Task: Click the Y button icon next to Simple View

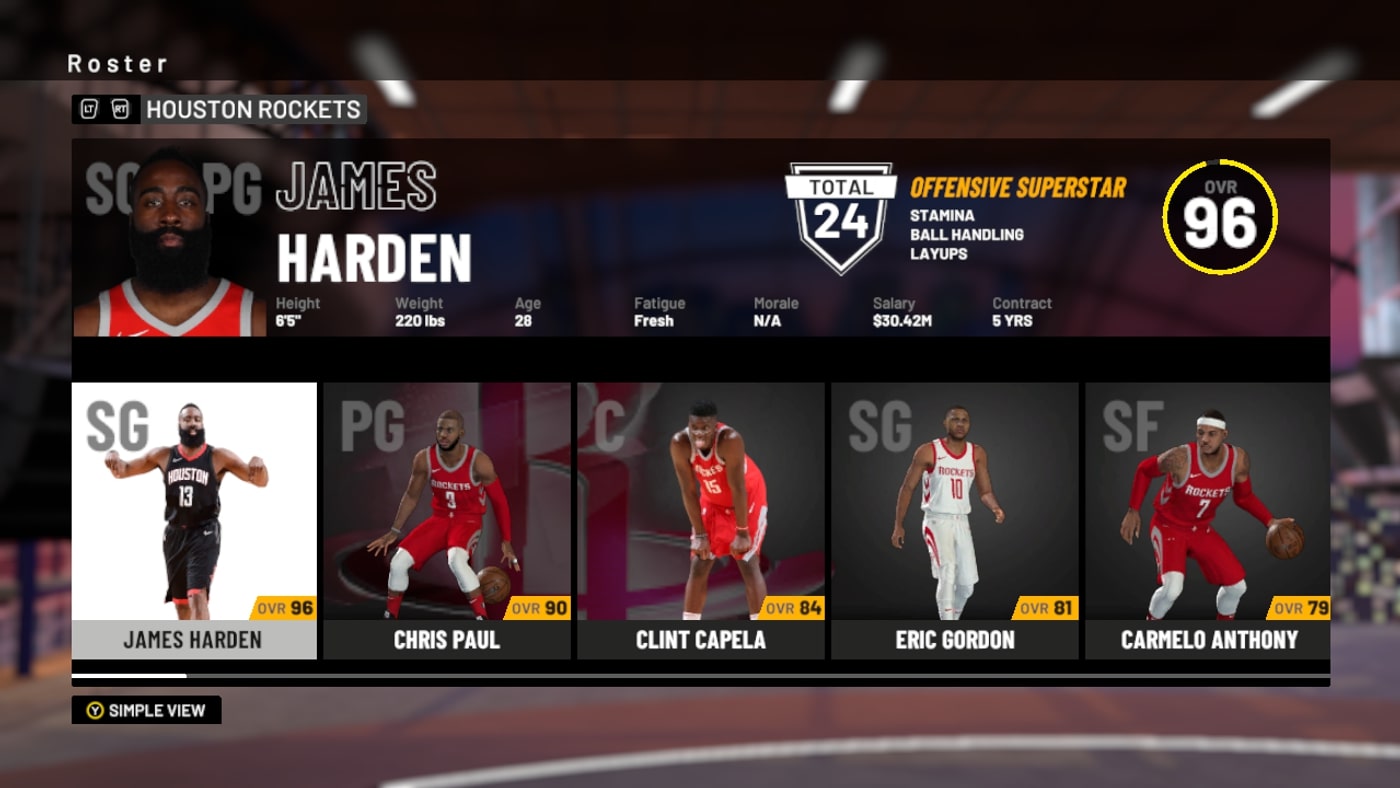Action: click(96, 710)
